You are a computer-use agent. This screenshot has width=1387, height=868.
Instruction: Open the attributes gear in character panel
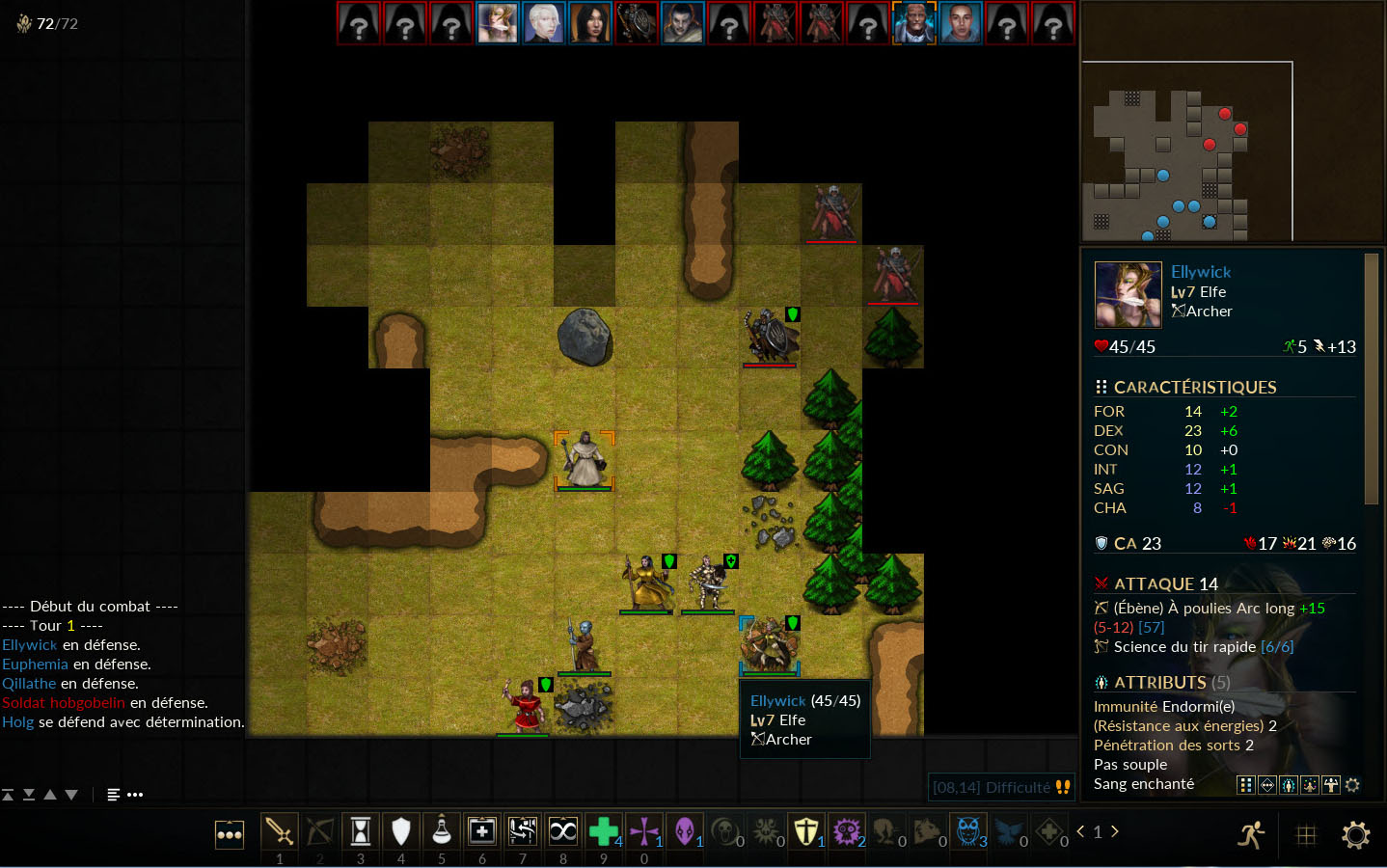[1352, 785]
